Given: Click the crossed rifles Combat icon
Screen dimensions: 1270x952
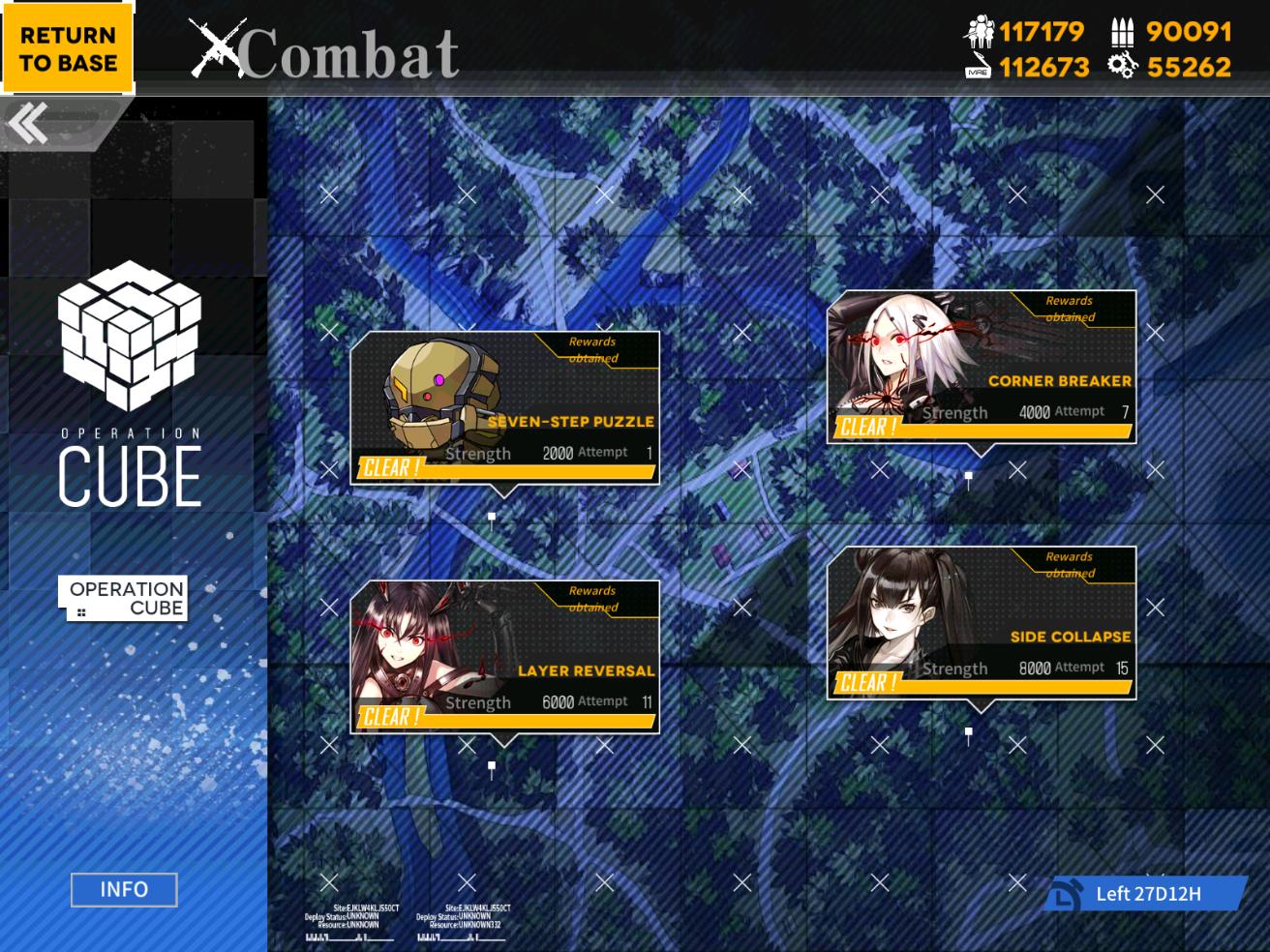Looking at the screenshot, I should tap(221, 45).
